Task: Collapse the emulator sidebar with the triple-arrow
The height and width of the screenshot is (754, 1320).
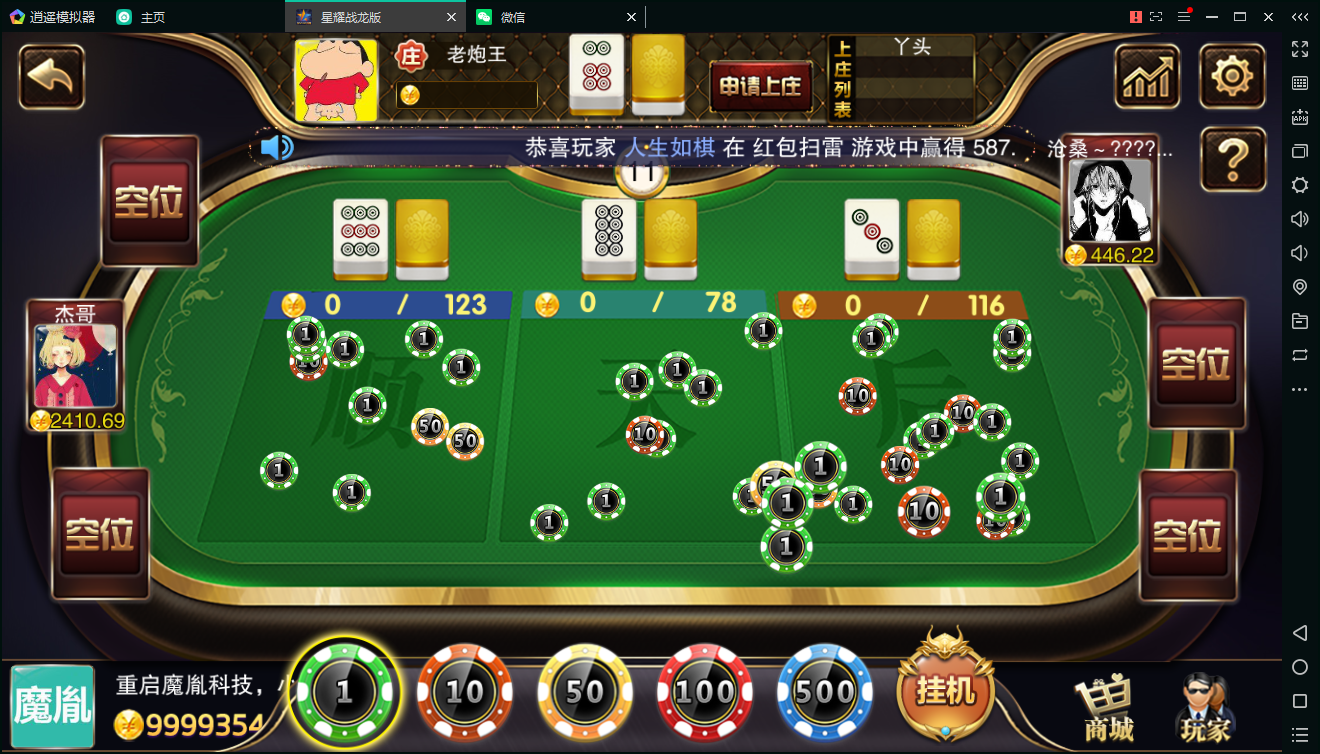Action: click(1300, 16)
